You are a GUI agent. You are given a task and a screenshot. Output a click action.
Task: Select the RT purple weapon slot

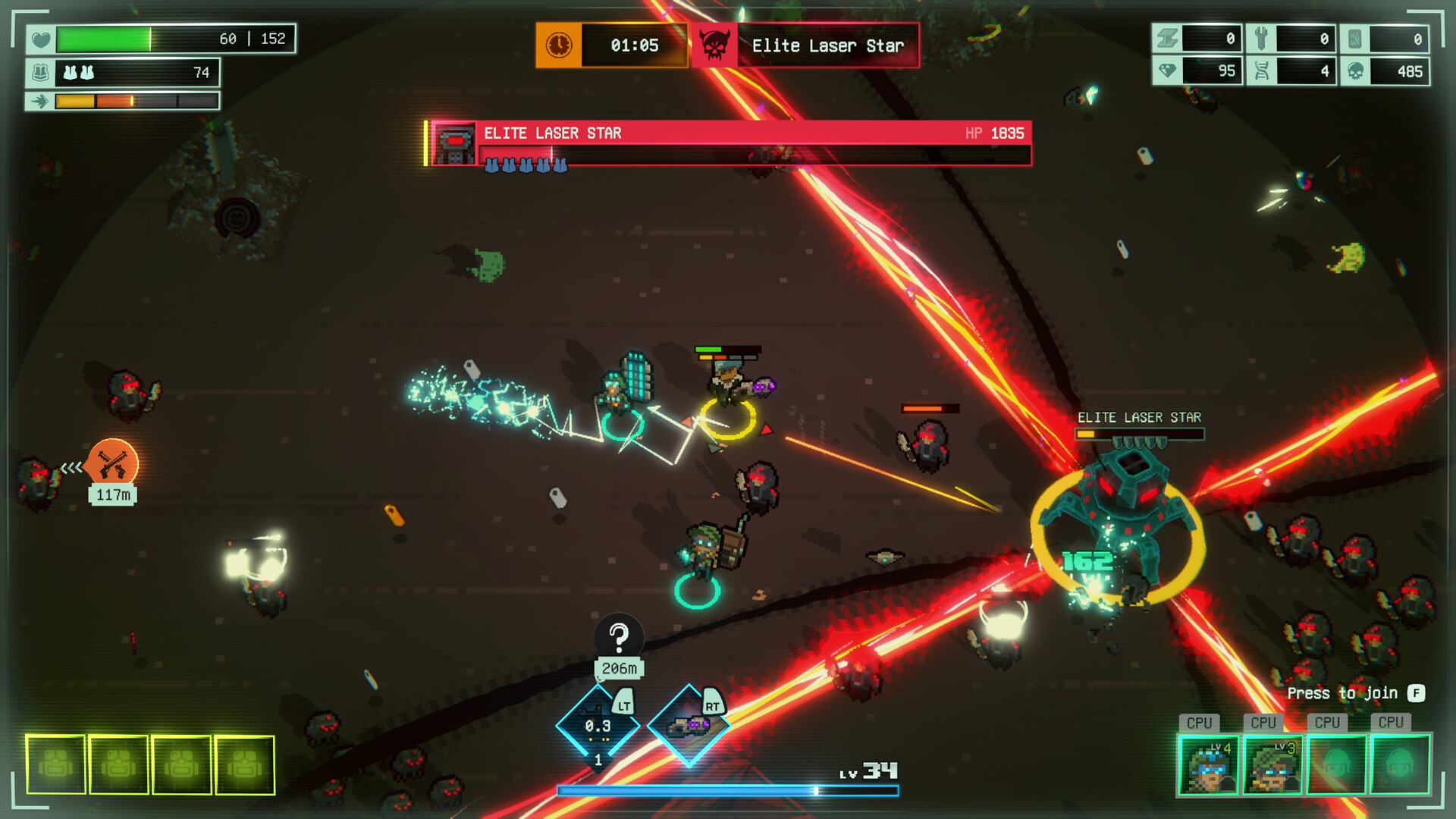point(689,726)
